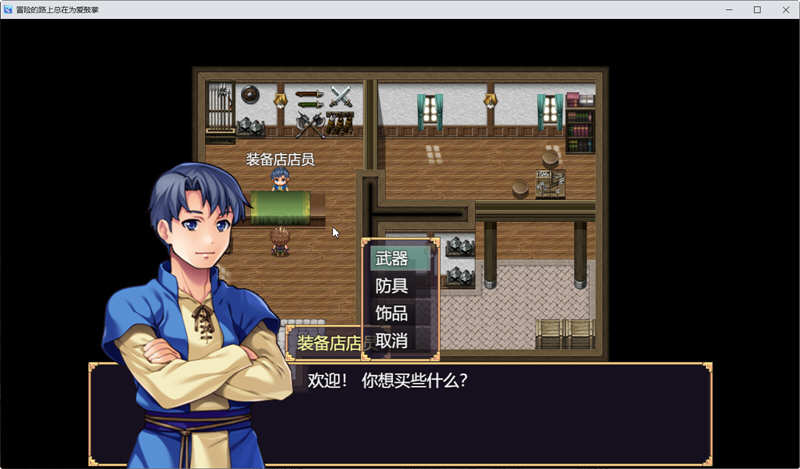Choose 取消 to cancel the shop
Viewport: 800px width, 469px height.
(399, 340)
